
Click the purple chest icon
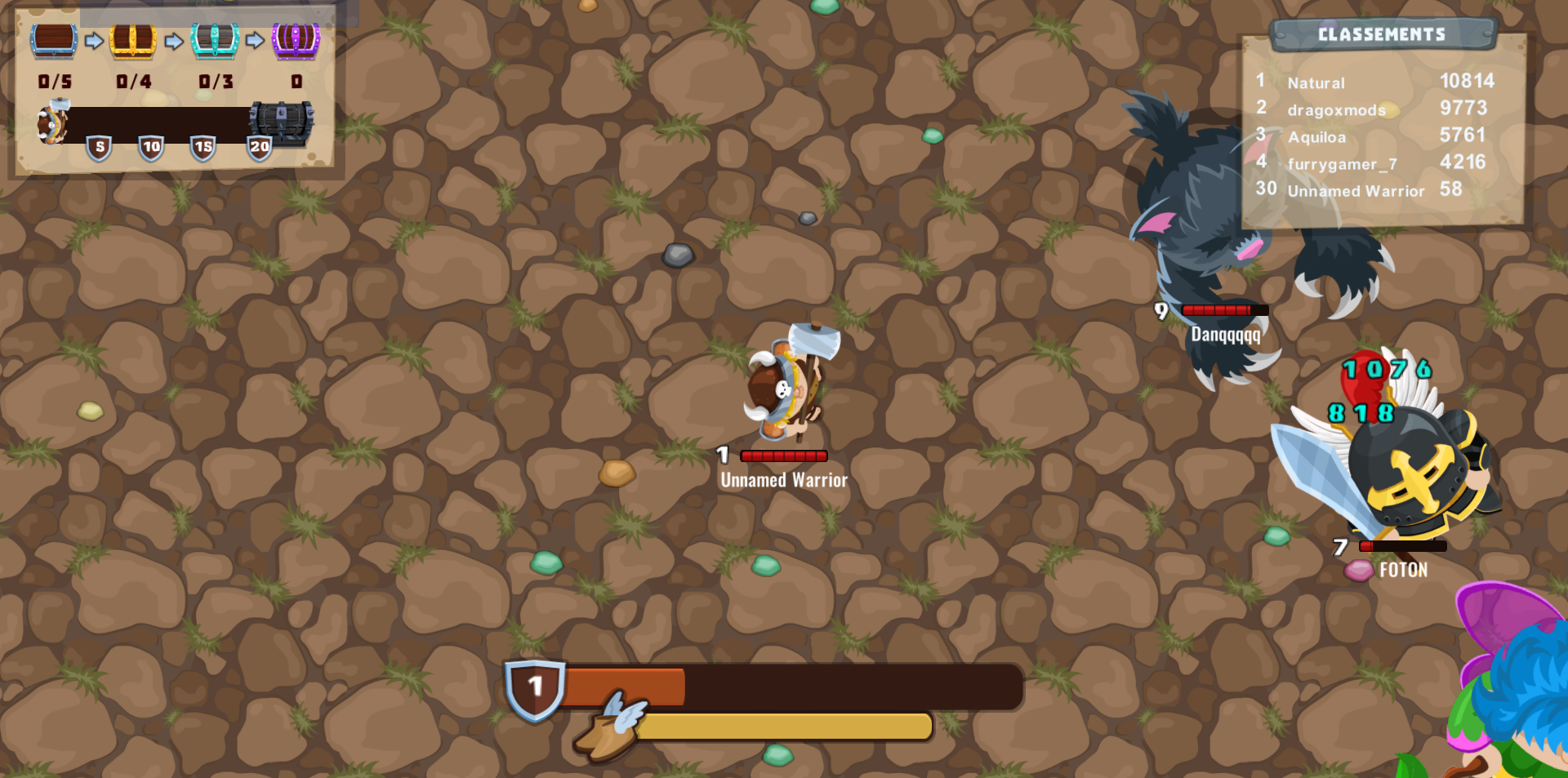(x=296, y=40)
